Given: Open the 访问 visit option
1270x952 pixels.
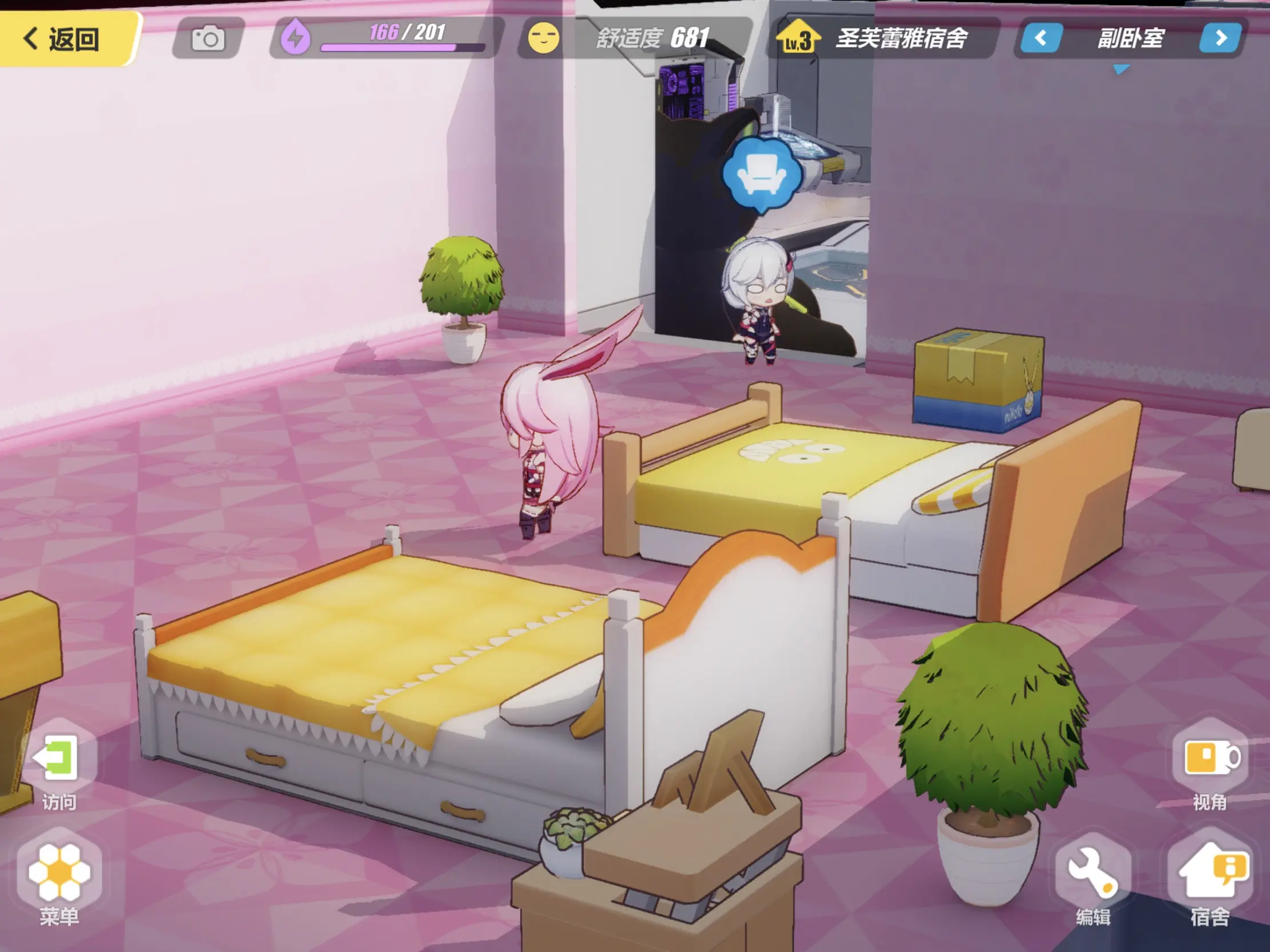Looking at the screenshot, I should pos(59,765).
